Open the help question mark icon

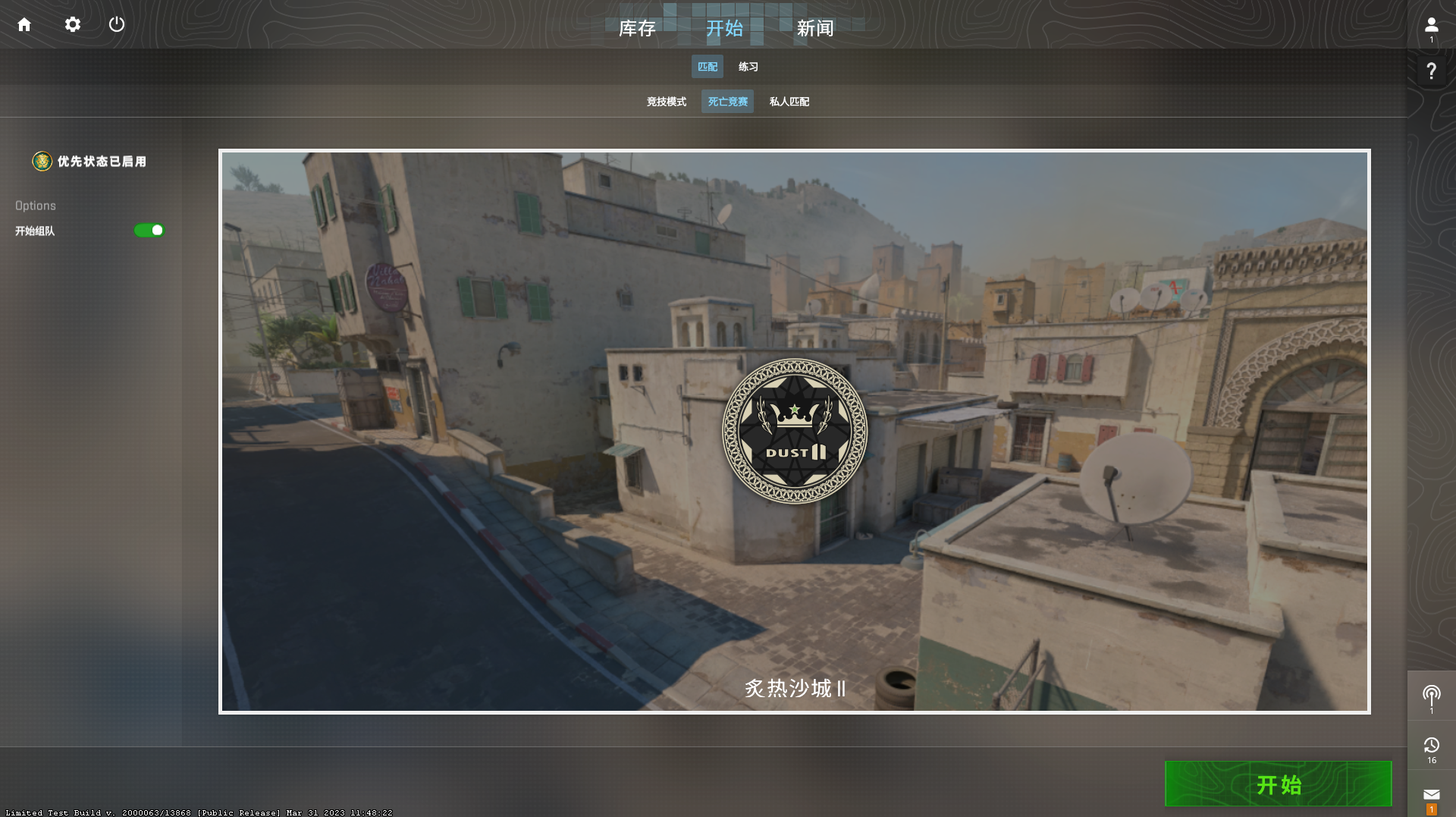click(x=1430, y=71)
